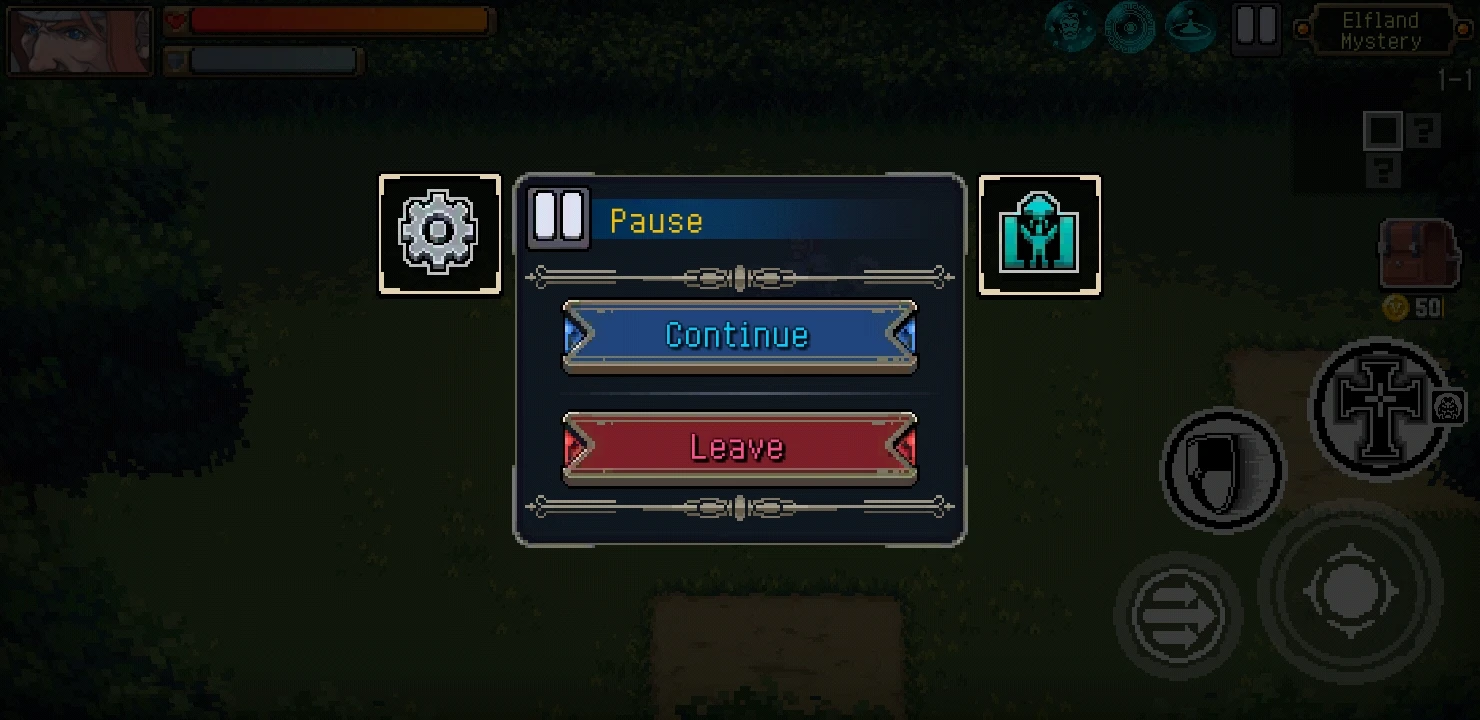The height and width of the screenshot is (720, 1480).
Task: Click the pause icon in the dialog header
Action: (557, 216)
